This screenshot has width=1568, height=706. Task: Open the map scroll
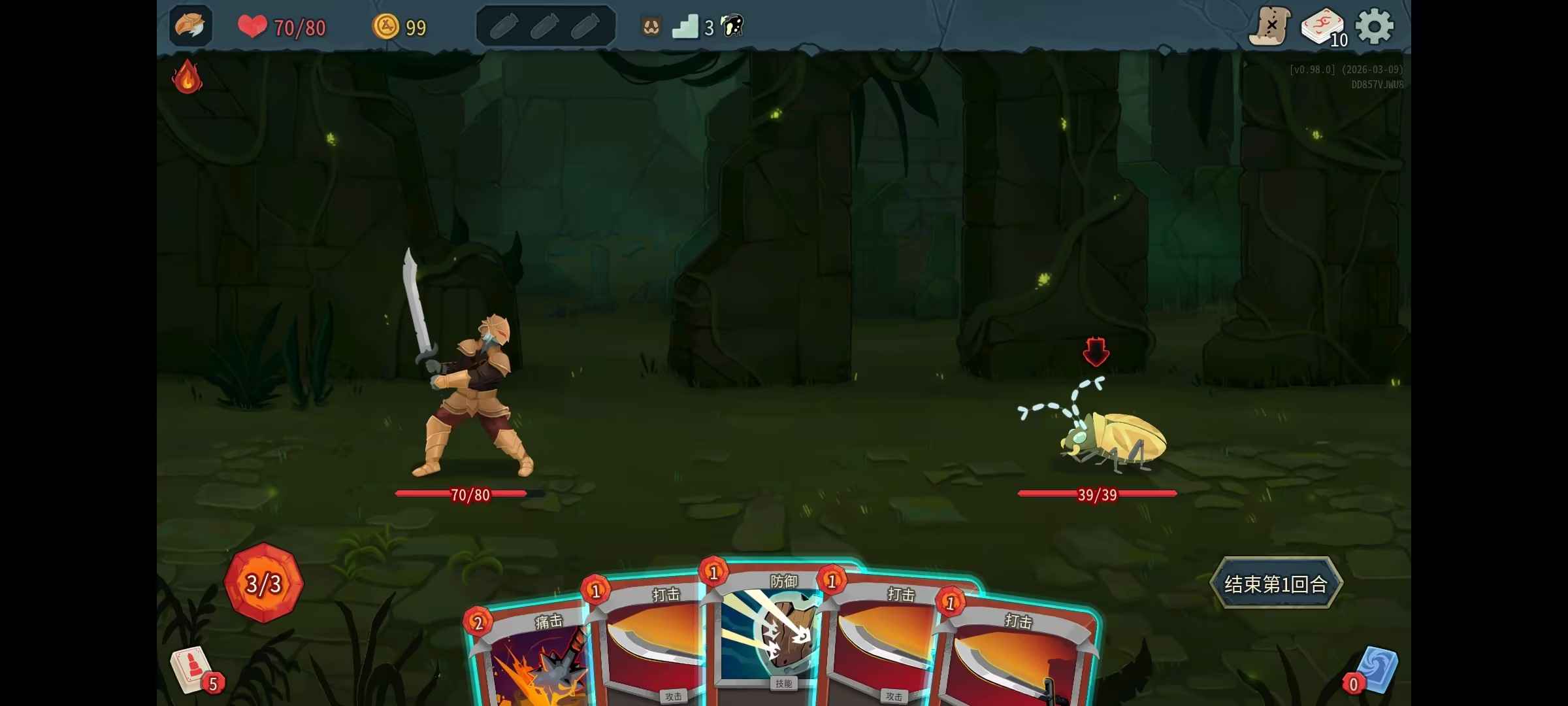click(x=1269, y=27)
